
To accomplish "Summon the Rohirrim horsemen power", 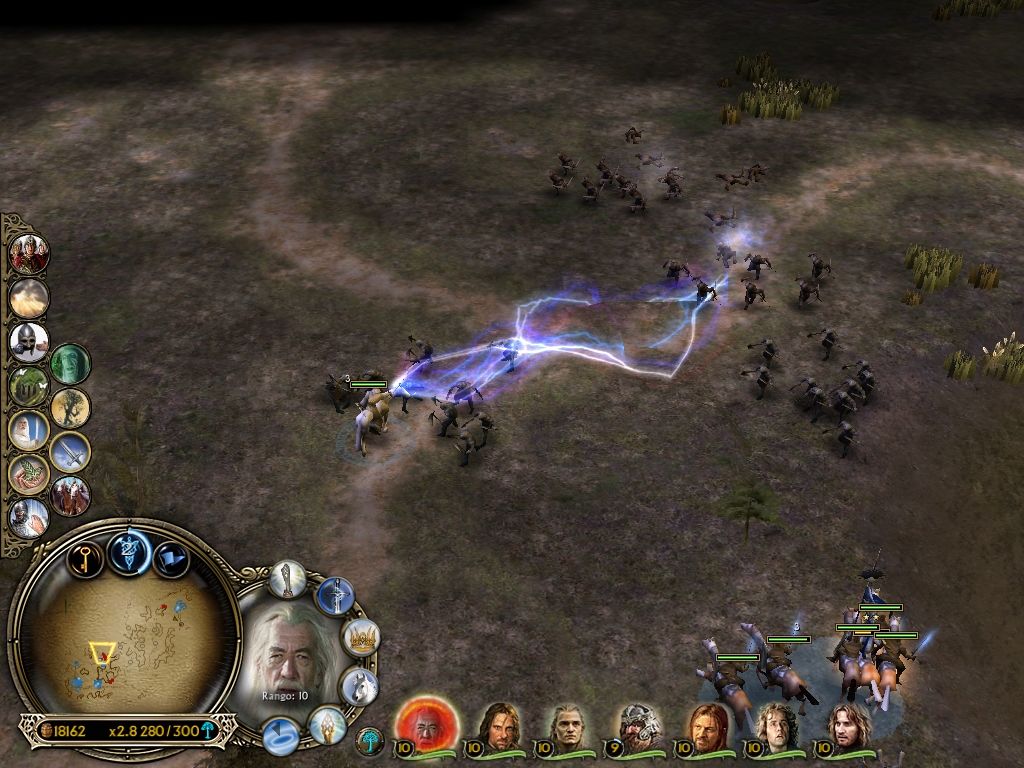I will (70, 495).
